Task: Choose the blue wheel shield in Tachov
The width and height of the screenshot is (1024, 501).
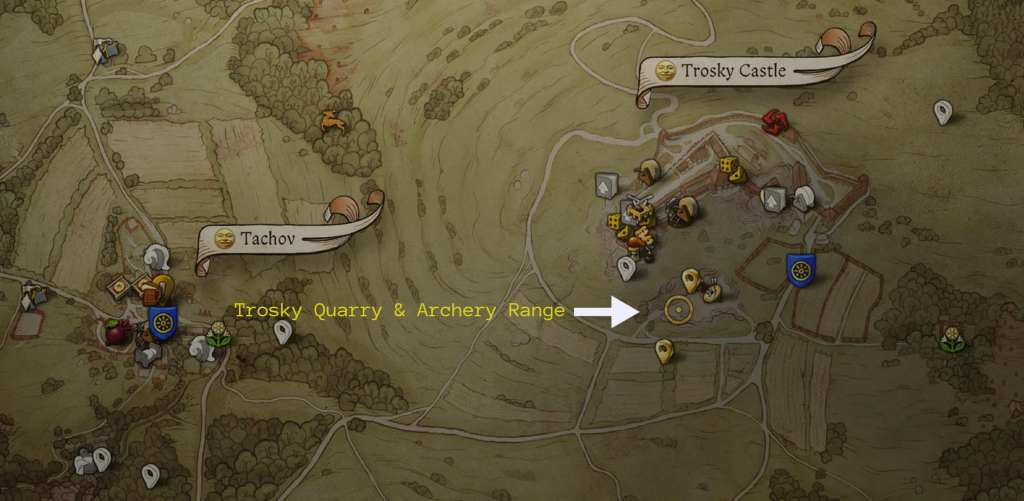Action: 163,322
